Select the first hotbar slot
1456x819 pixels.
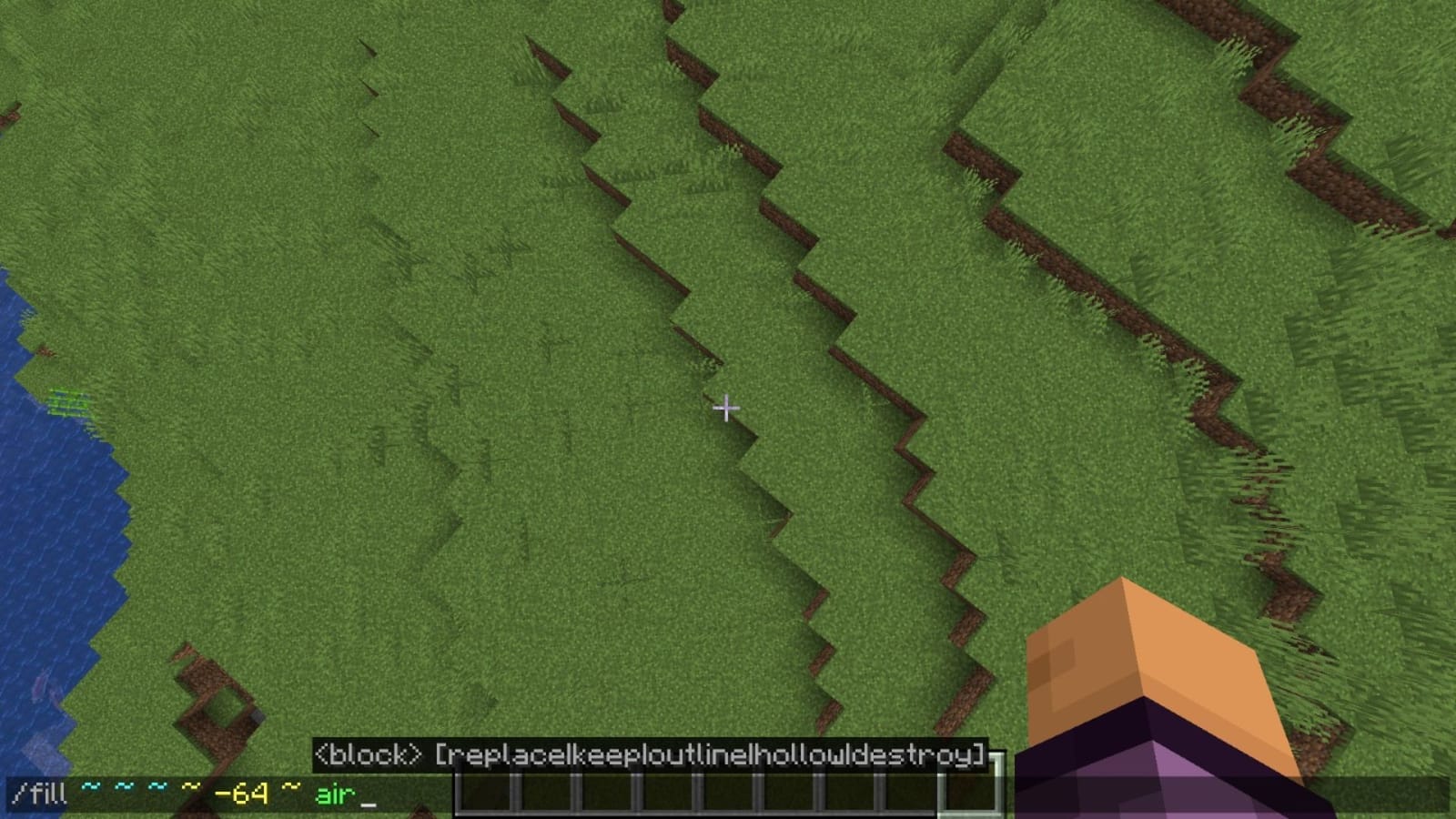484,795
